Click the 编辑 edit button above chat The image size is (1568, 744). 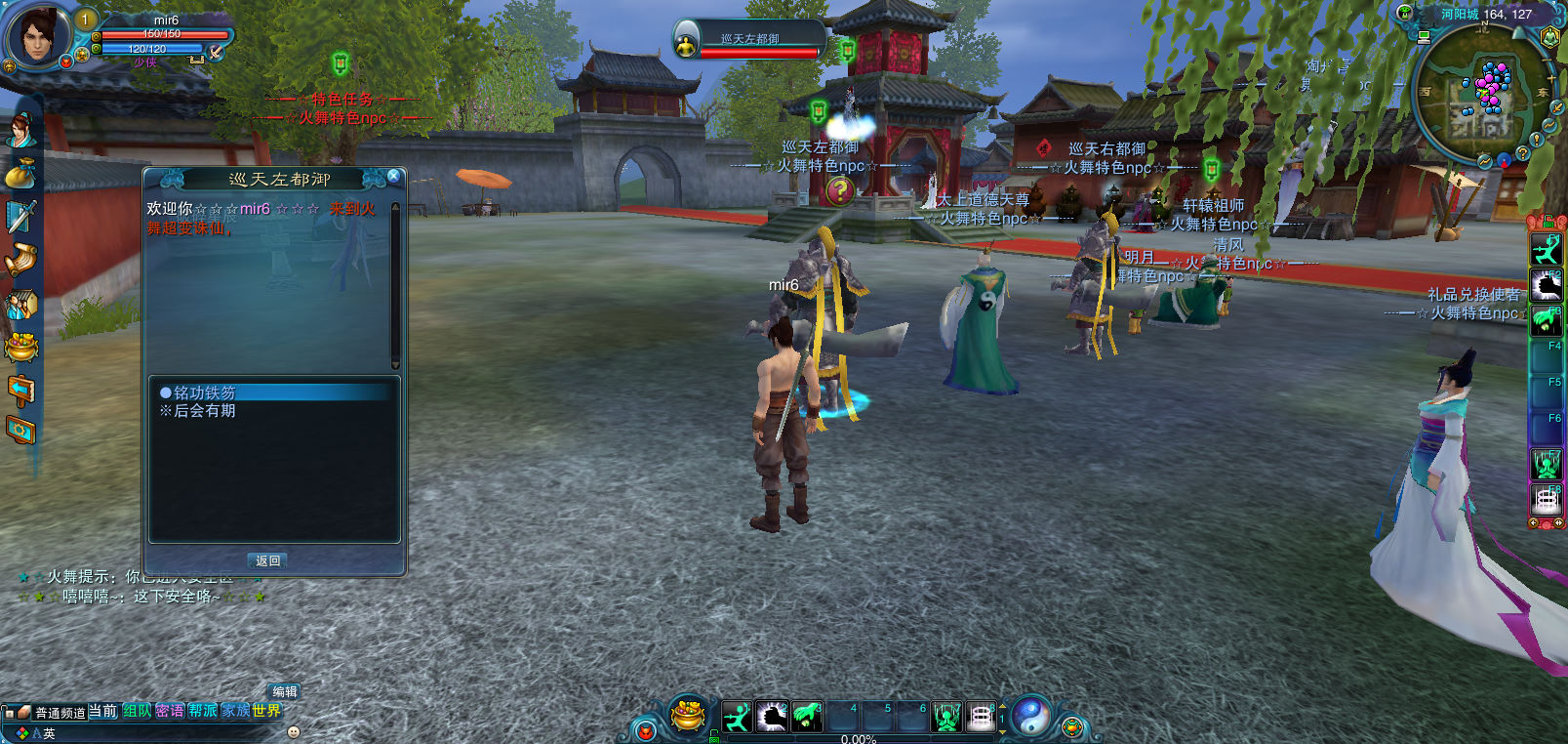284,691
